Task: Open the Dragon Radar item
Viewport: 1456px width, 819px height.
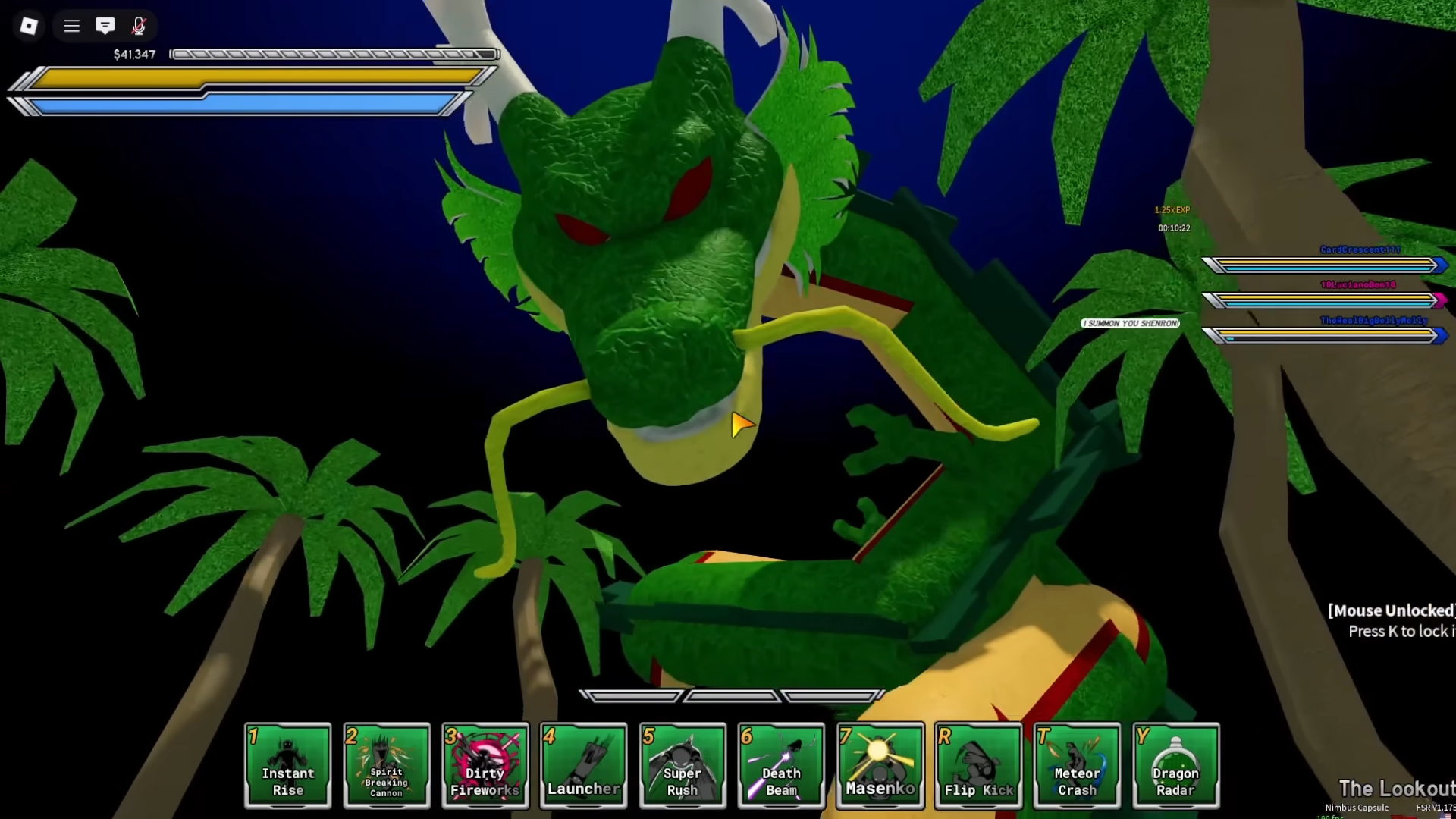Action: pos(1175,764)
